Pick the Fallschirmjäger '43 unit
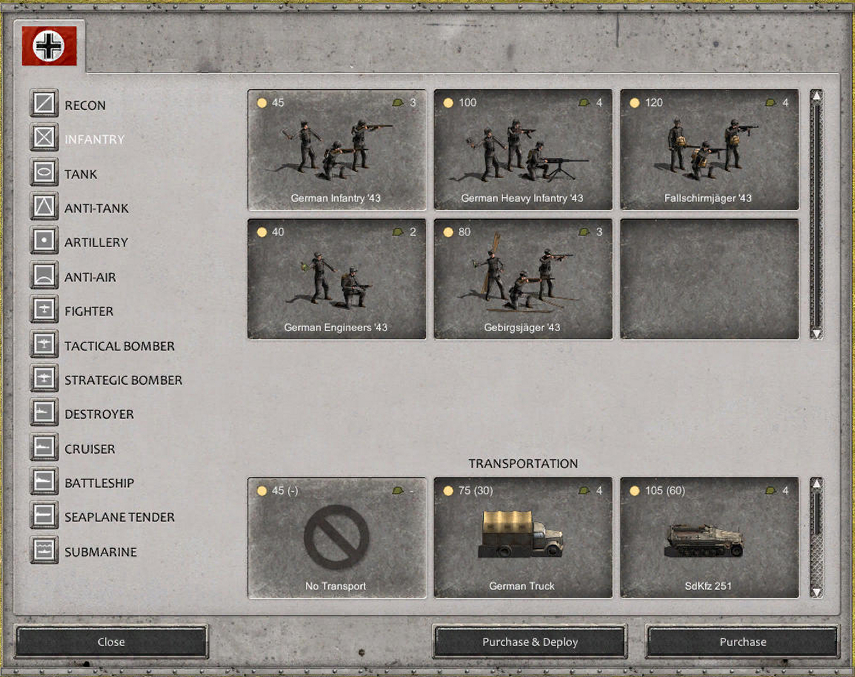This screenshot has width=855, height=677. pos(708,150)
